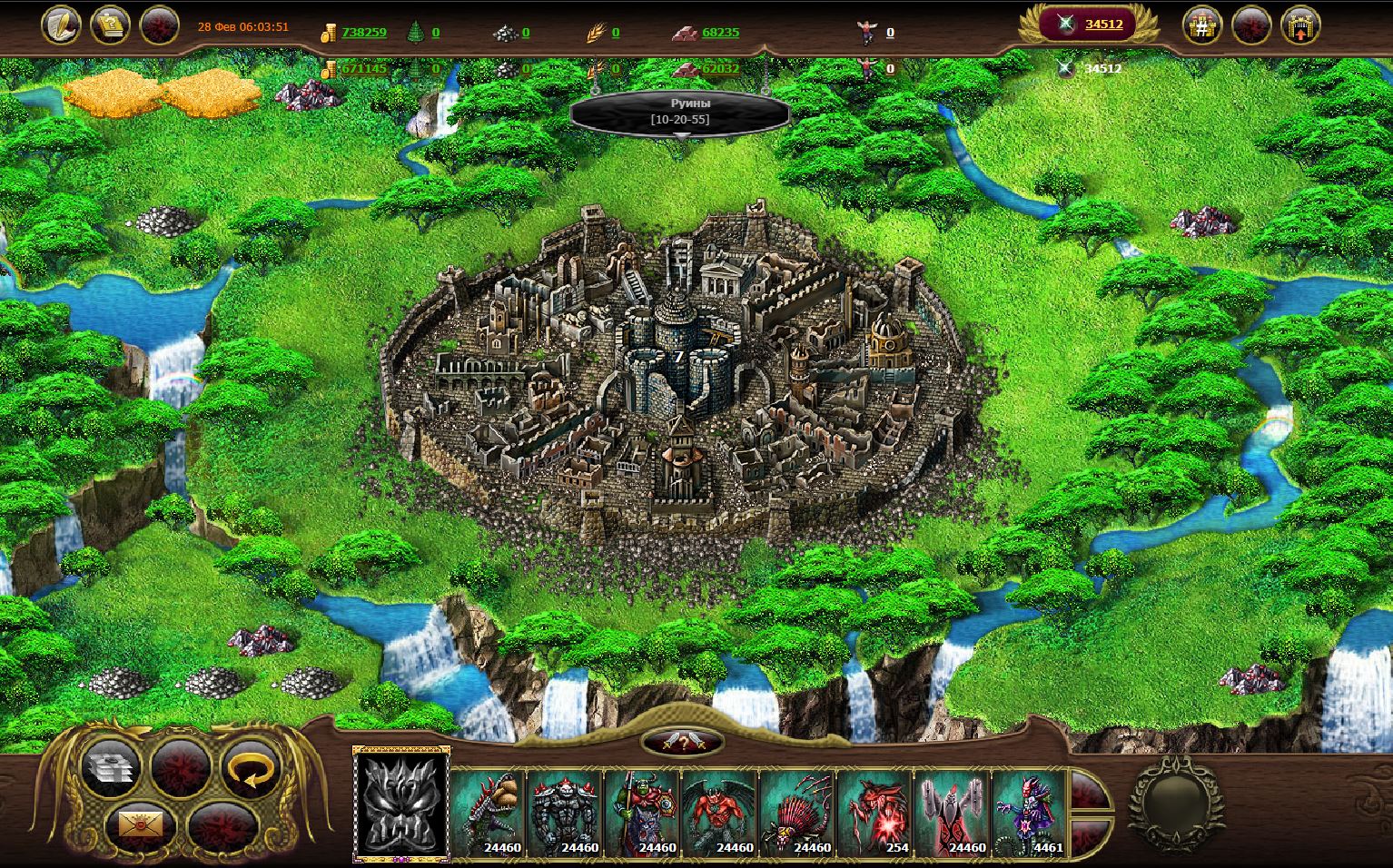1393x868 pixels.
Task: Open the crossed swords question mark button
Action: coord(682,743)
